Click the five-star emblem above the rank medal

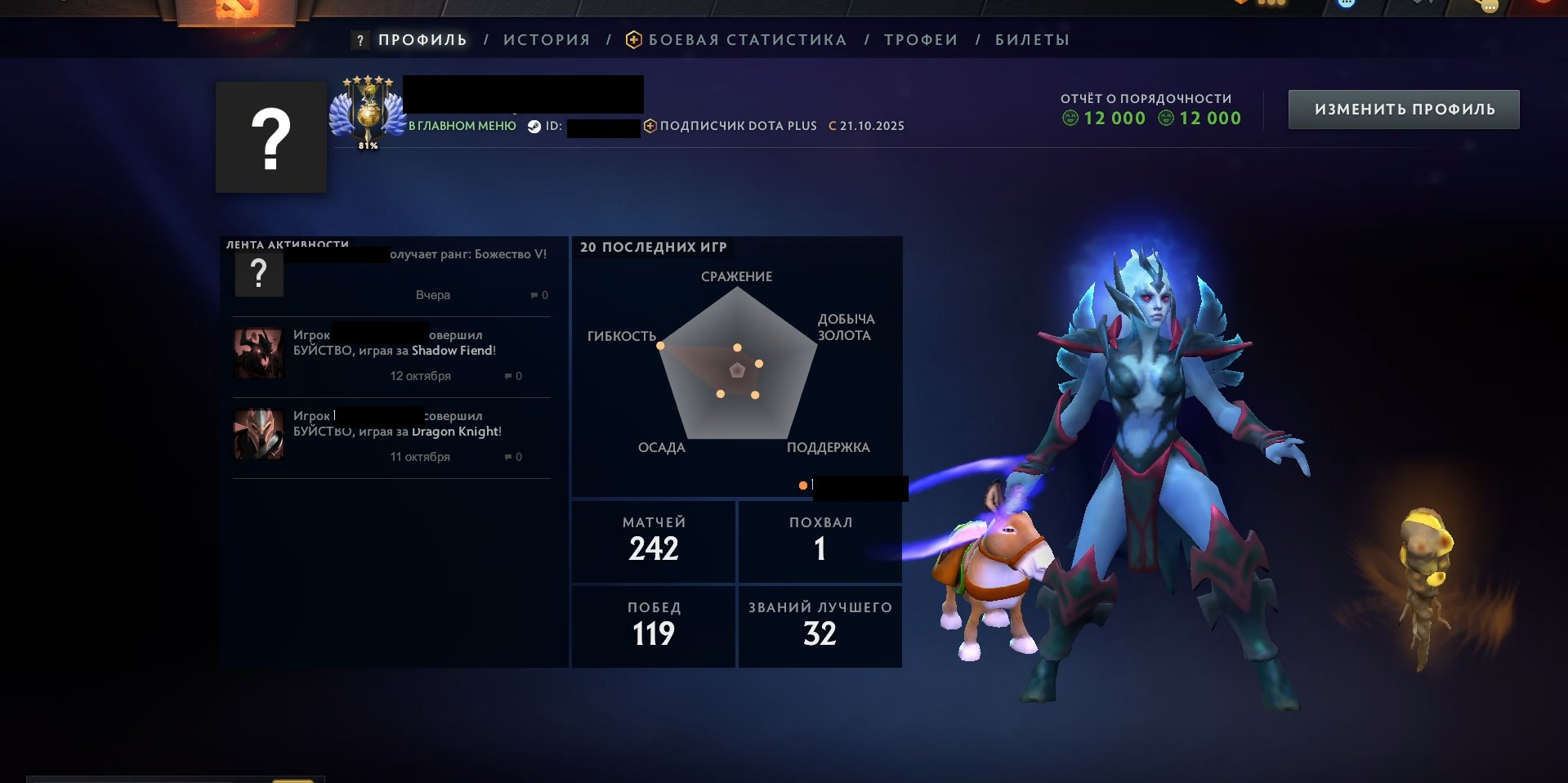366,81
